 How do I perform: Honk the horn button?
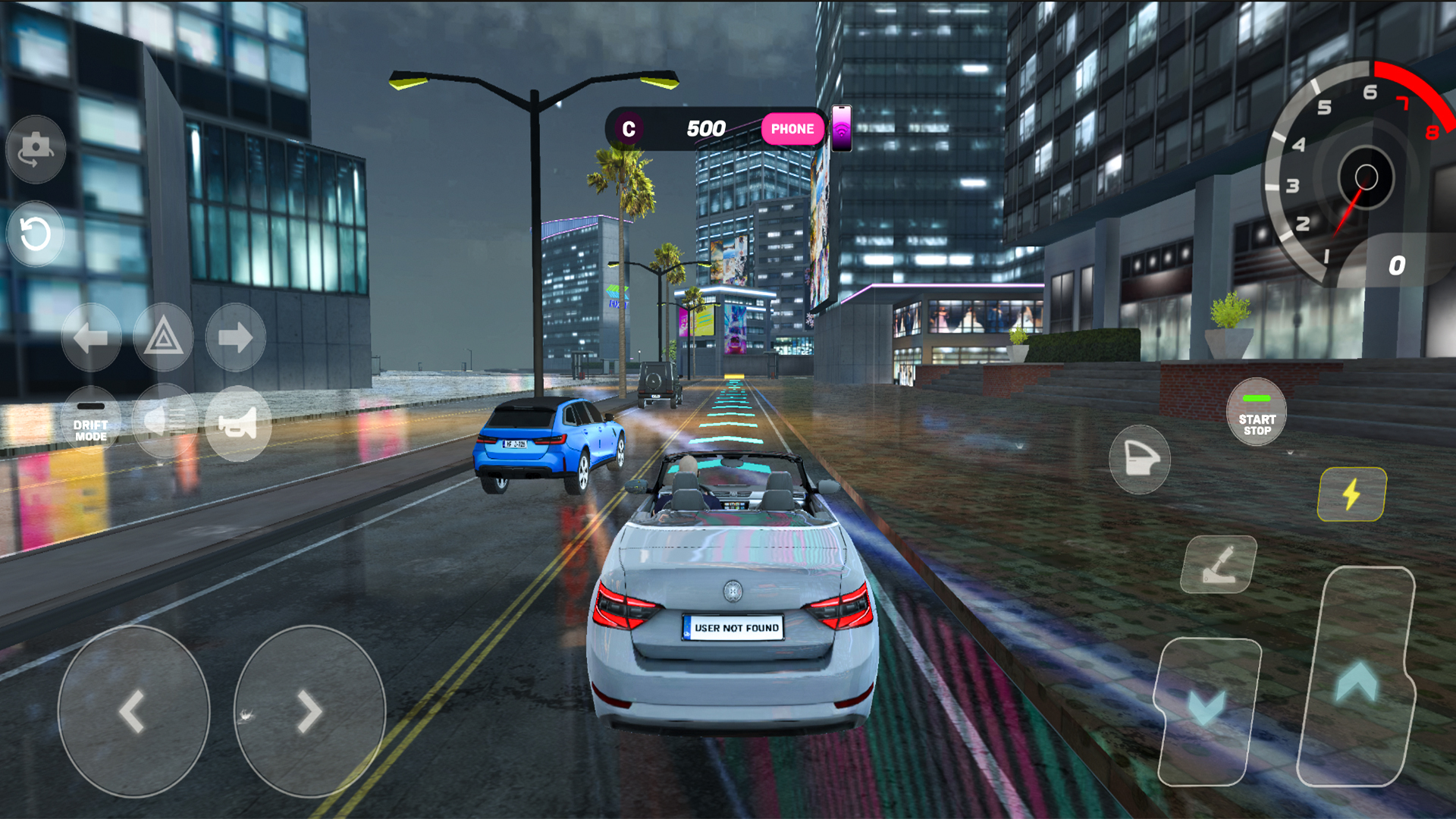pyautogui.click(x=238, y=424)
